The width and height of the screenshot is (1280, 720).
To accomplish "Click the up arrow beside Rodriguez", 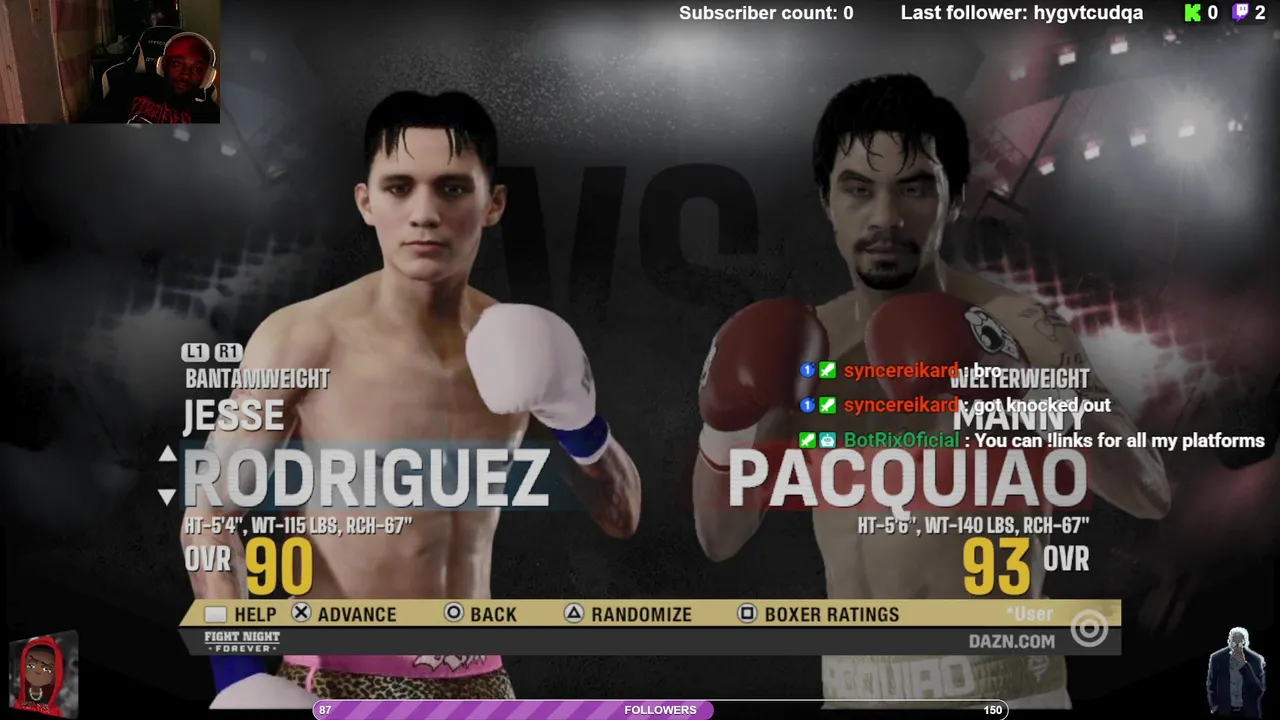I will coord(167,455).
